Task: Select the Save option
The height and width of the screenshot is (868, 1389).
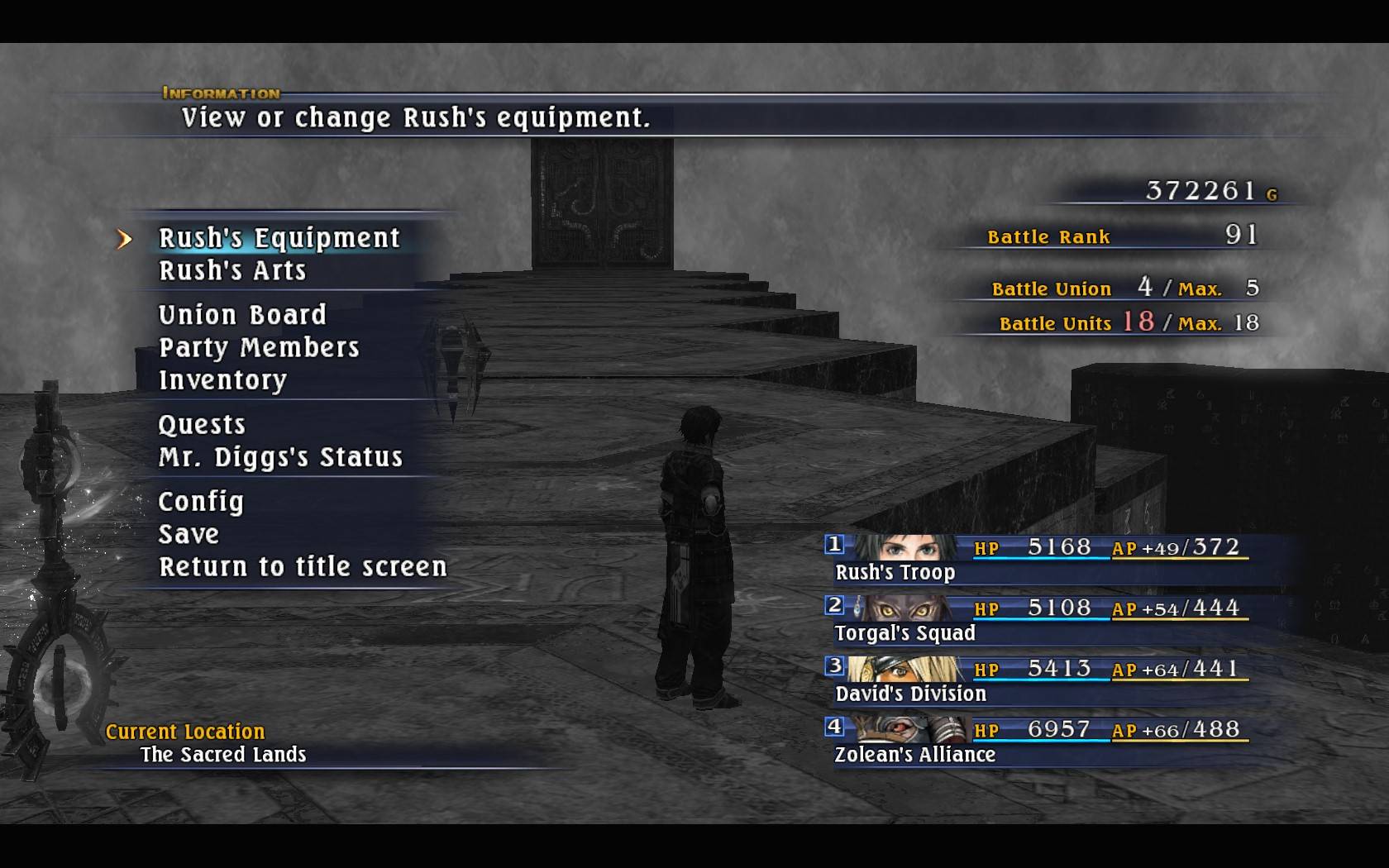Action: pyautogui.click(x=189, y=535)
